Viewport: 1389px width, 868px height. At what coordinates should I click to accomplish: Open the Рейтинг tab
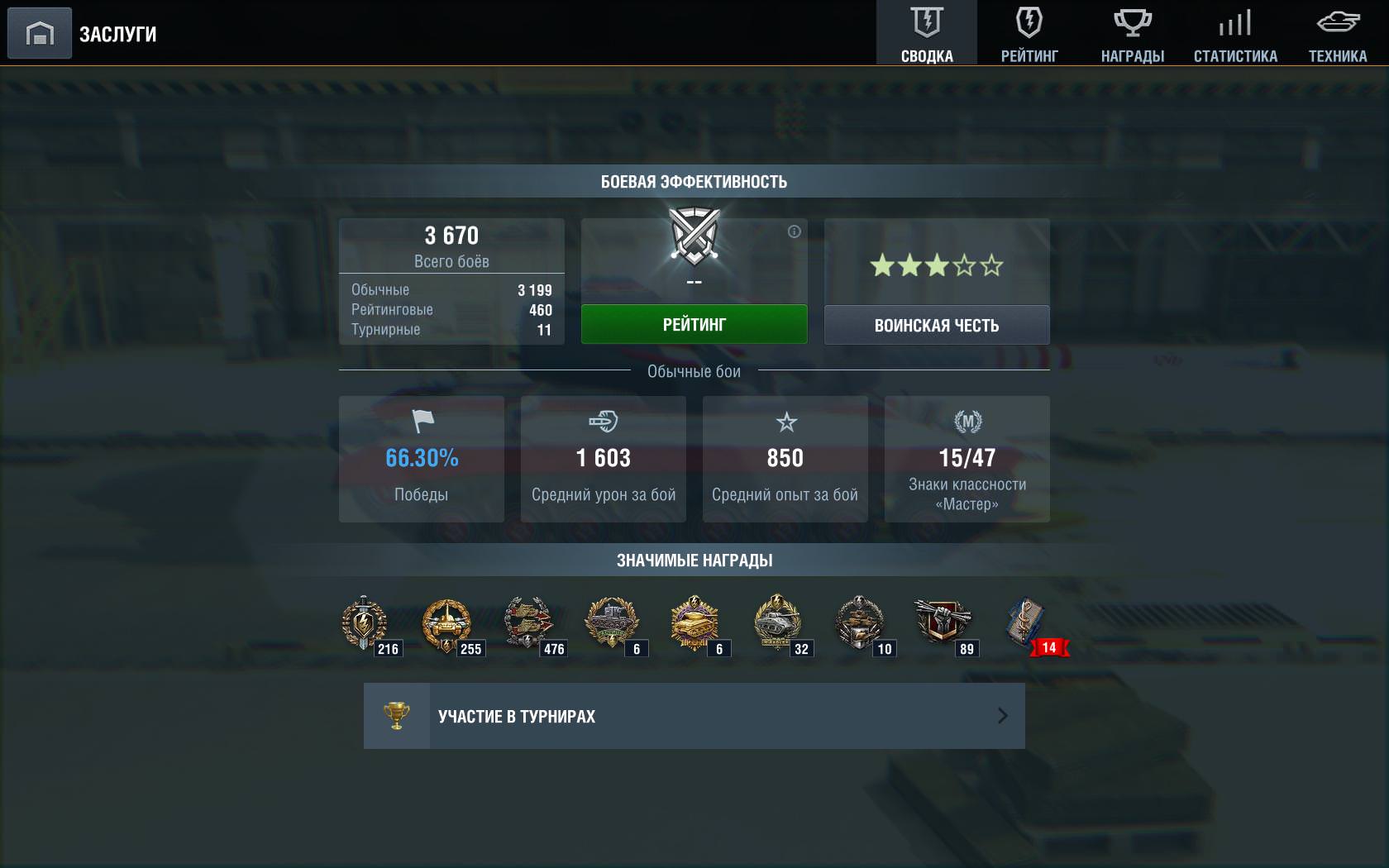coord(1029,33)
